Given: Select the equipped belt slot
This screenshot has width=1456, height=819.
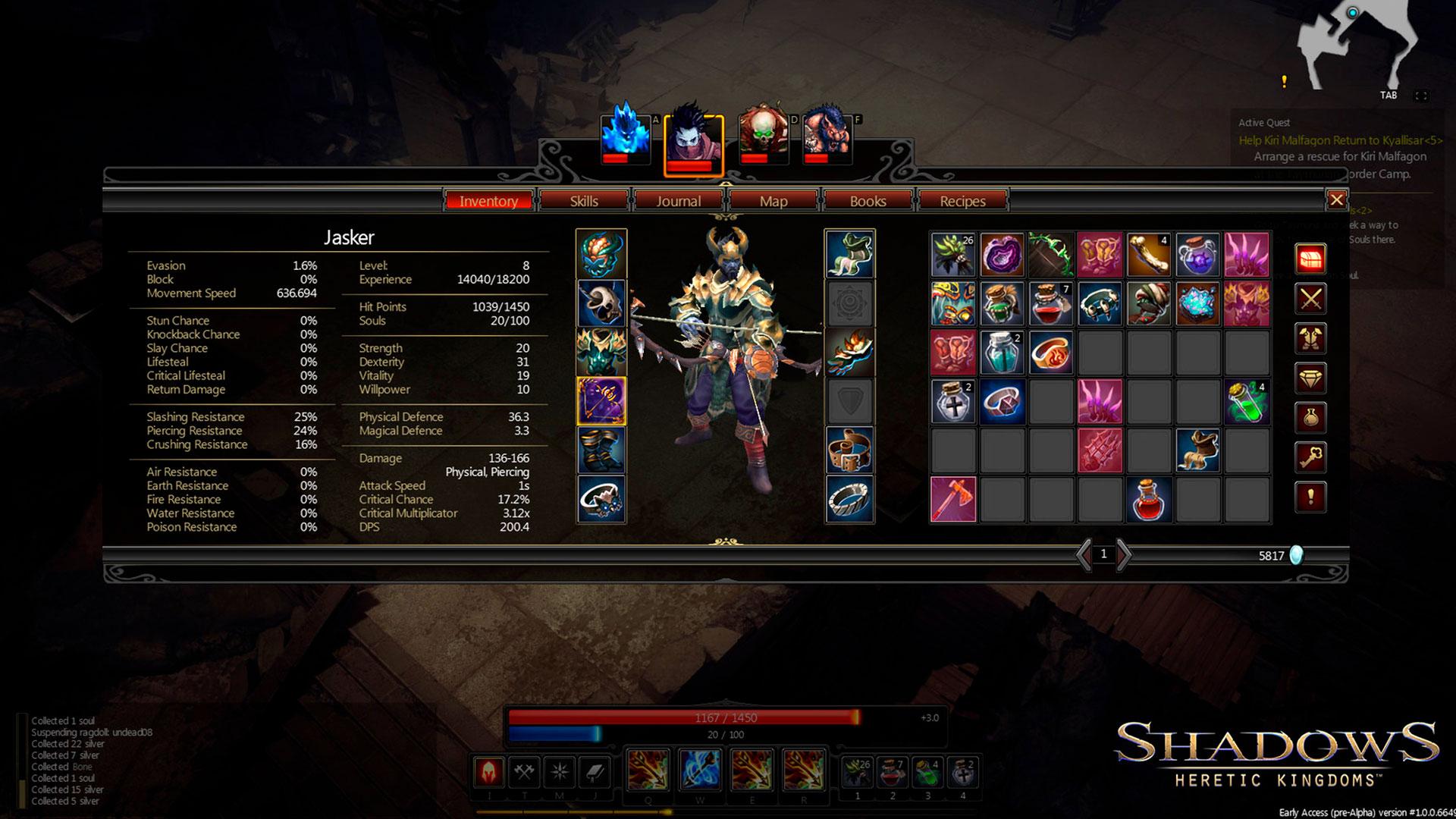Looking at the screenshot, I should (849, 450).
